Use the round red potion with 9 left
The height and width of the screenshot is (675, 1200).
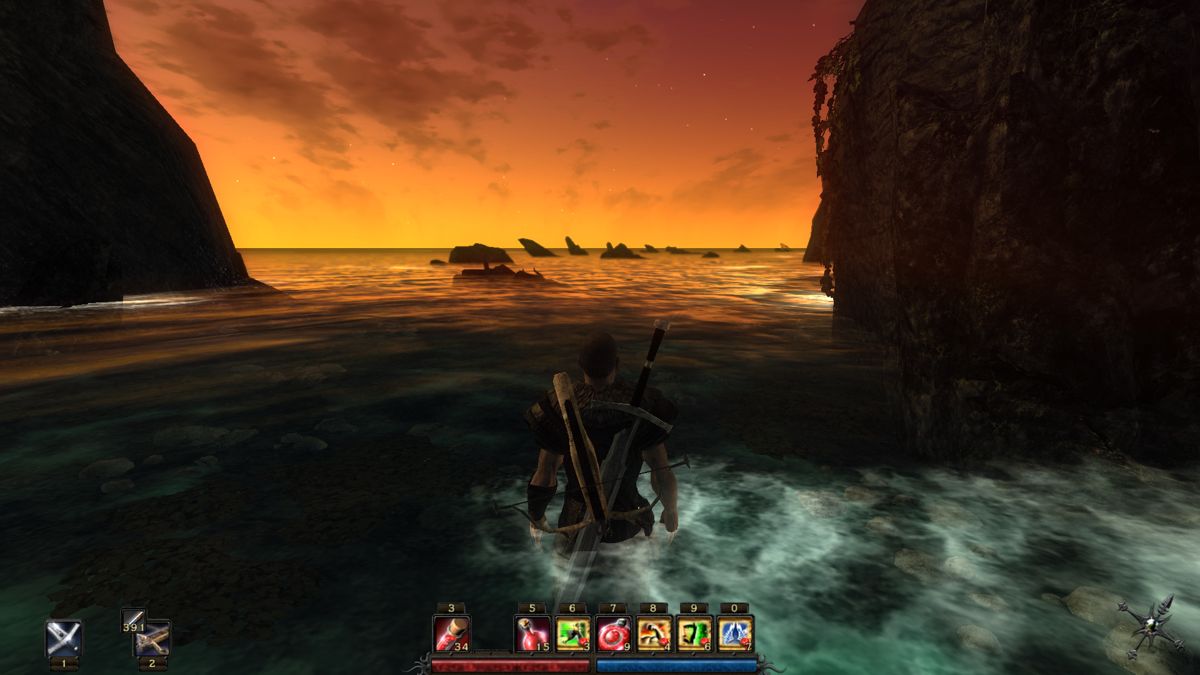(613, 633)
